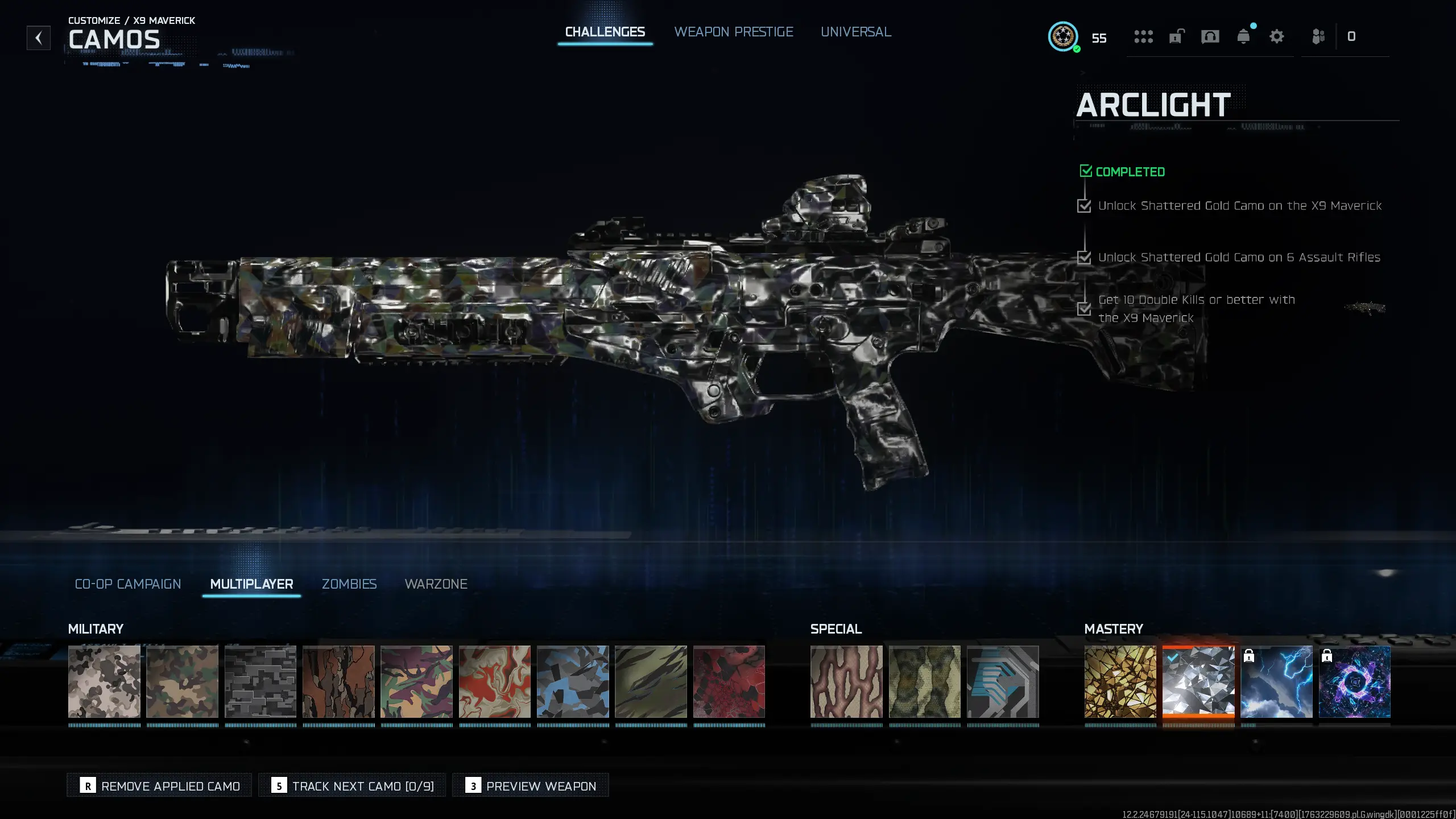Screen dimensions: 1456x819
Task: Click the unlocks padlock icon
Action: (x=1177, y=36)
